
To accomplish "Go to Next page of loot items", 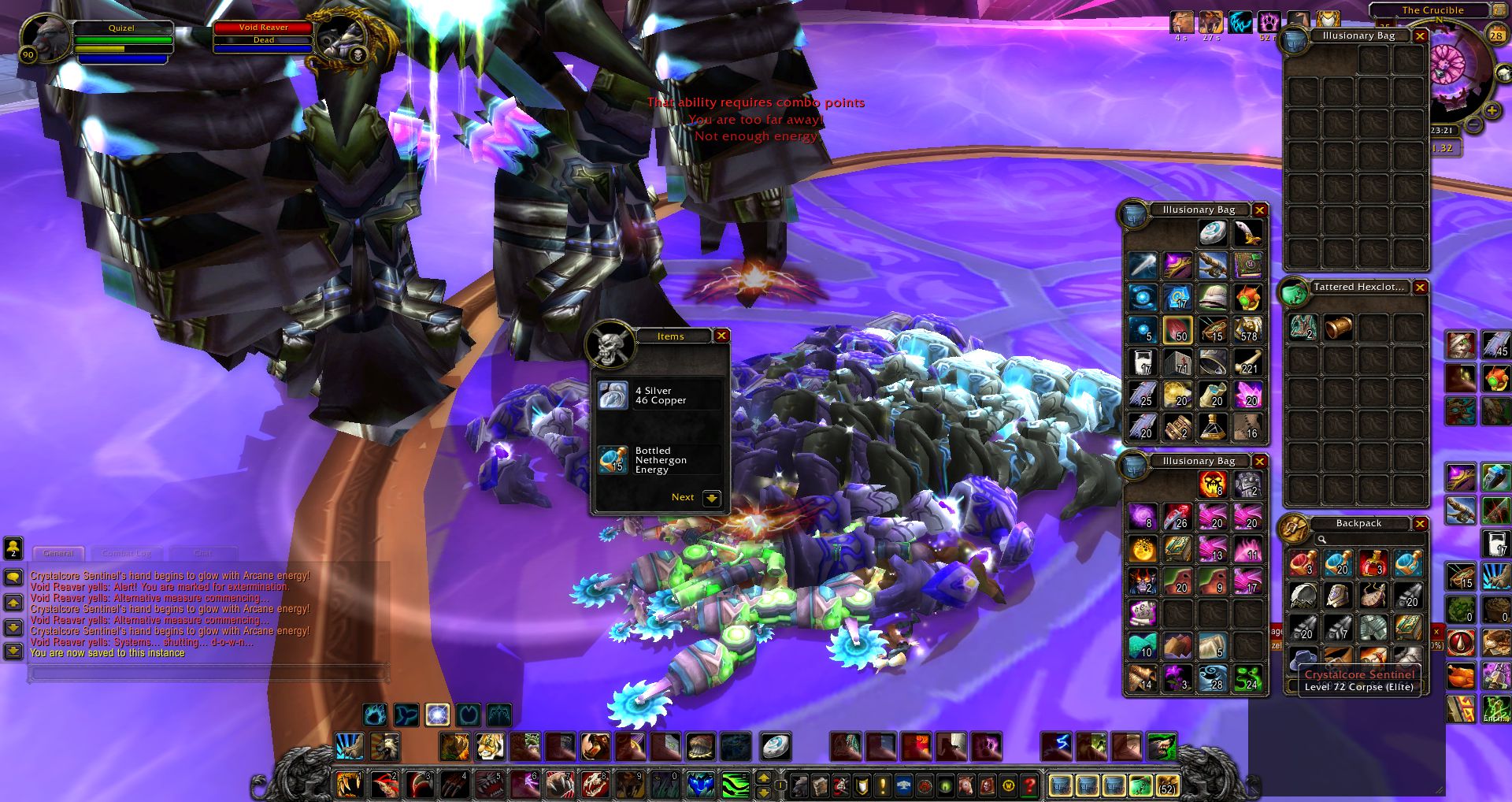I will click(x=711, y=498).
